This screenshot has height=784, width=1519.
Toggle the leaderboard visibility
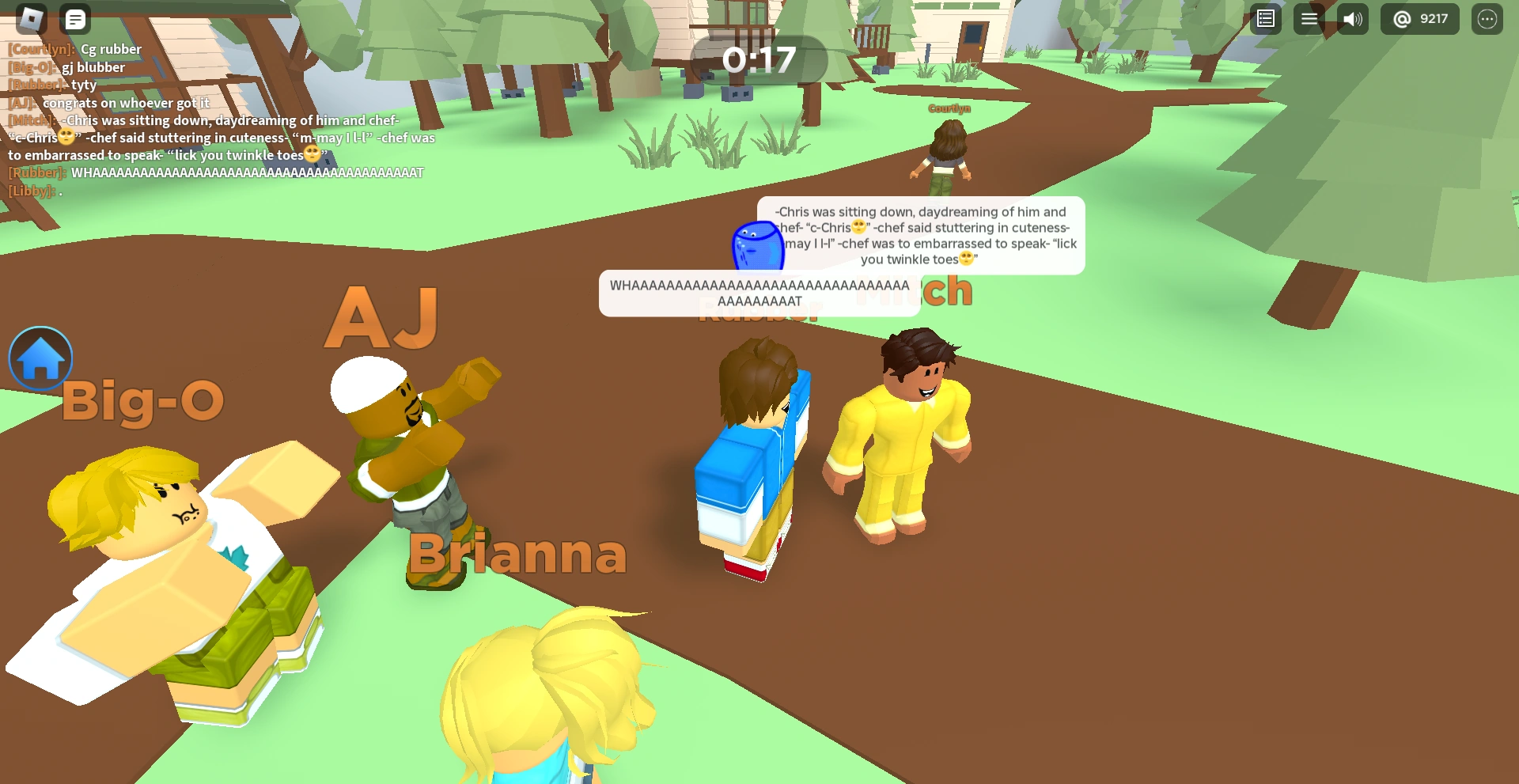(x=1264, y=18)
